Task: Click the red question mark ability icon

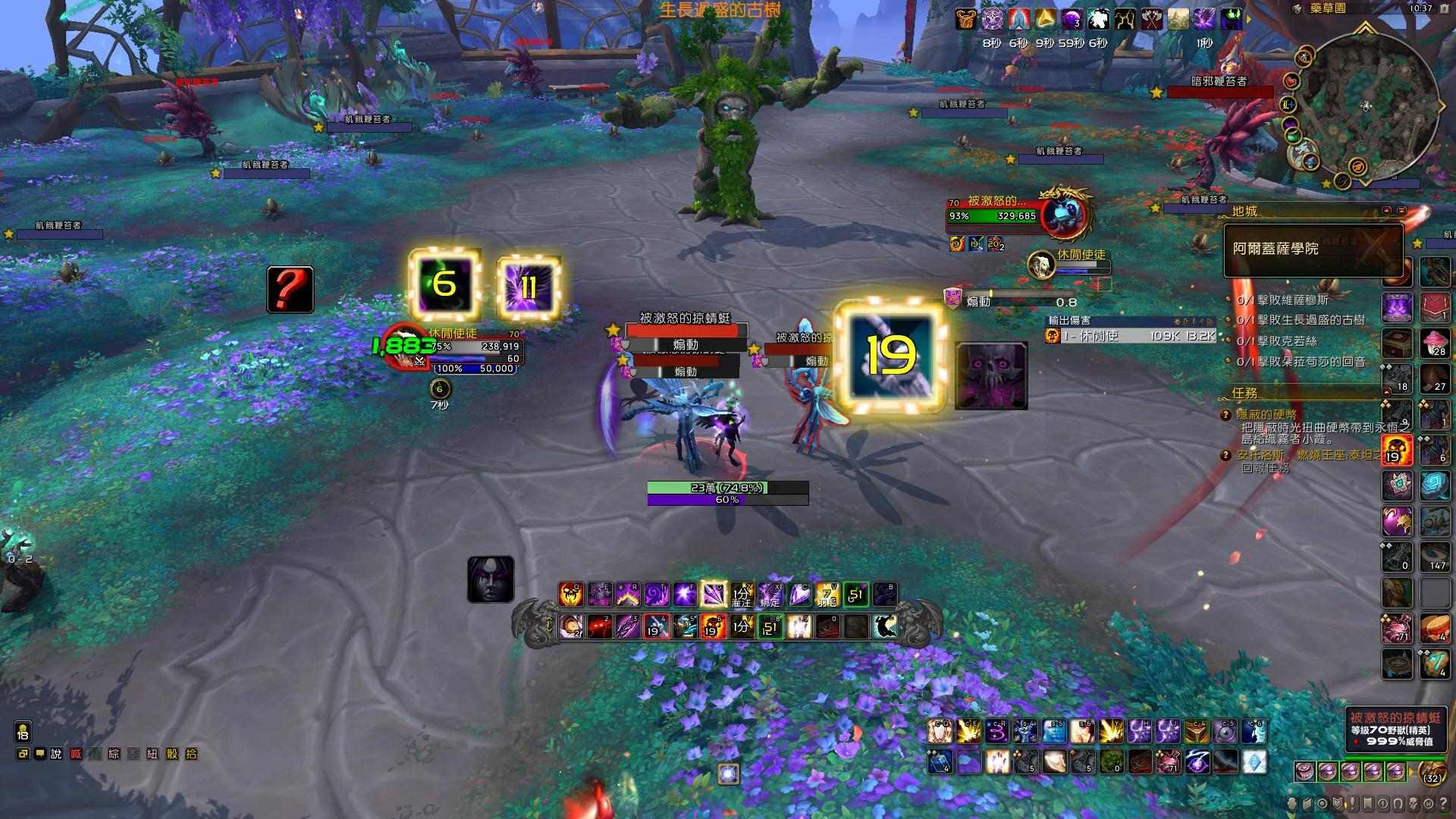Action: coord(290,290)
